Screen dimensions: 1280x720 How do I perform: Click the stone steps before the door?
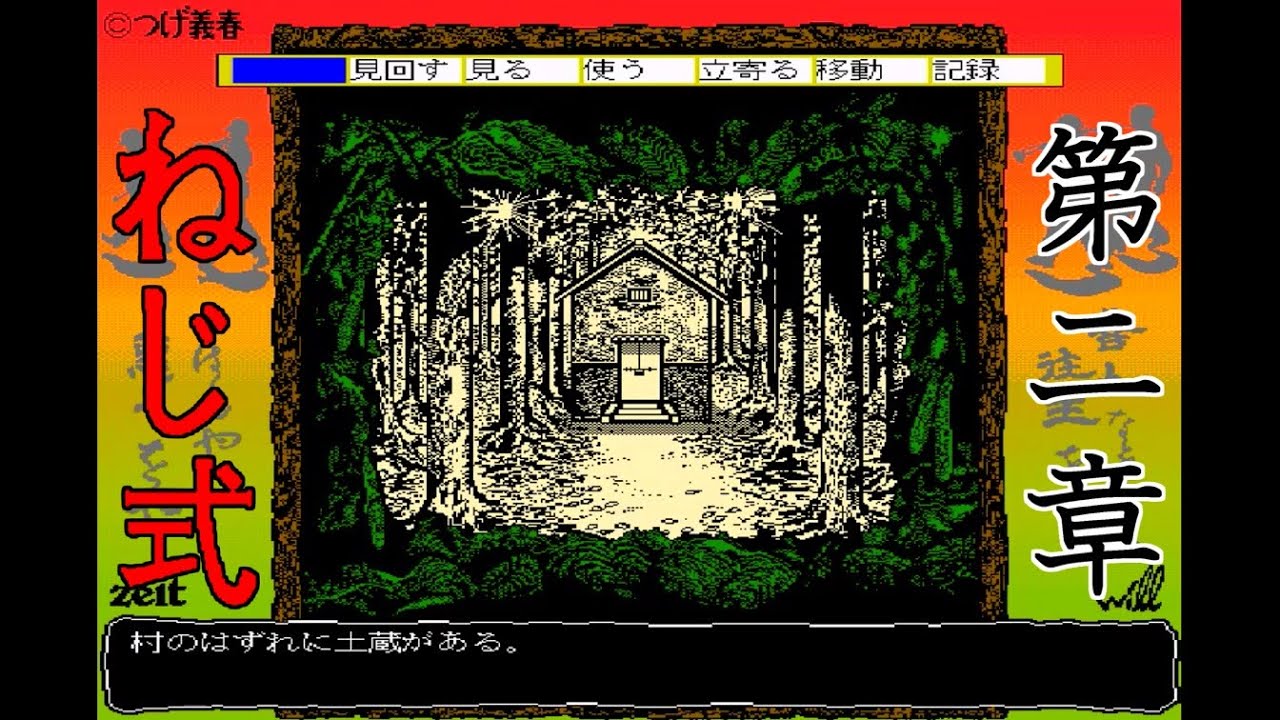641,412
